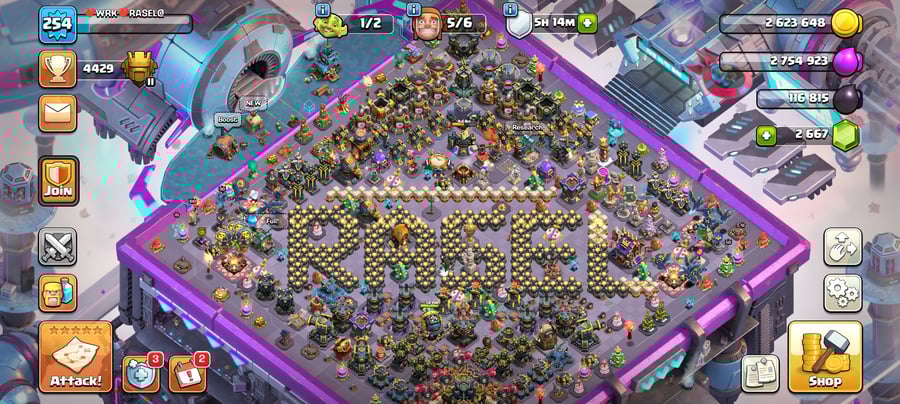The width and height of the screenshot is (900, 404).
Task: Open the army barbarian and potion button
Action: tap(57, 293)
